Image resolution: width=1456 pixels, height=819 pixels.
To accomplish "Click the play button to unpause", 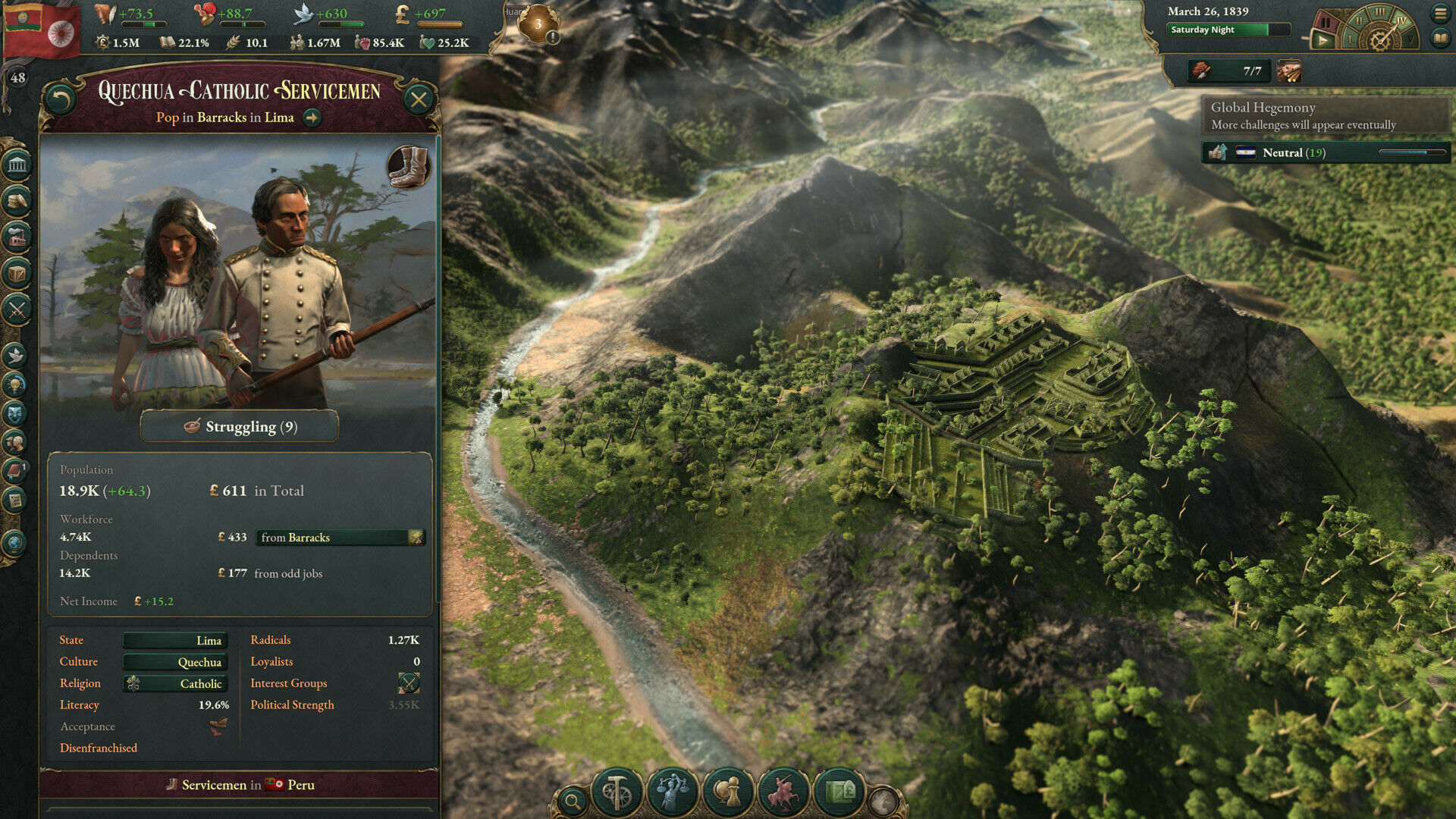I will [x=1323, y=39].
